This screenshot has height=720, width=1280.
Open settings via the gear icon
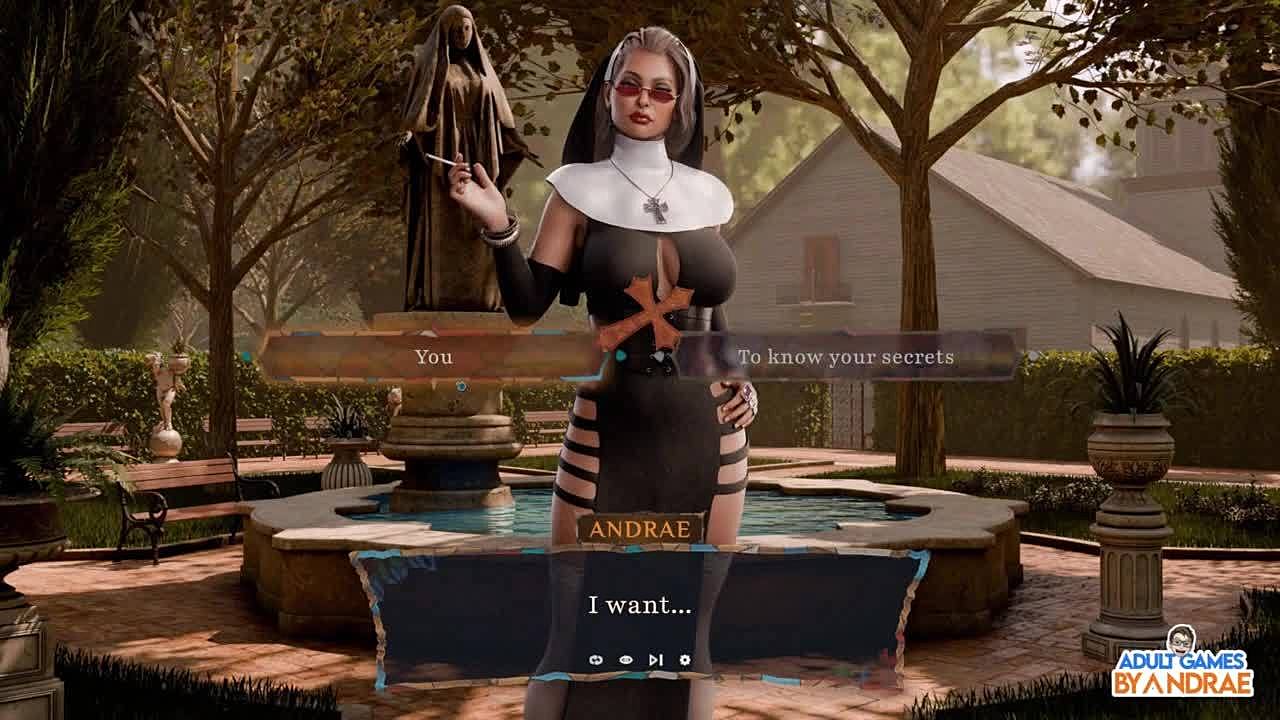685,660
